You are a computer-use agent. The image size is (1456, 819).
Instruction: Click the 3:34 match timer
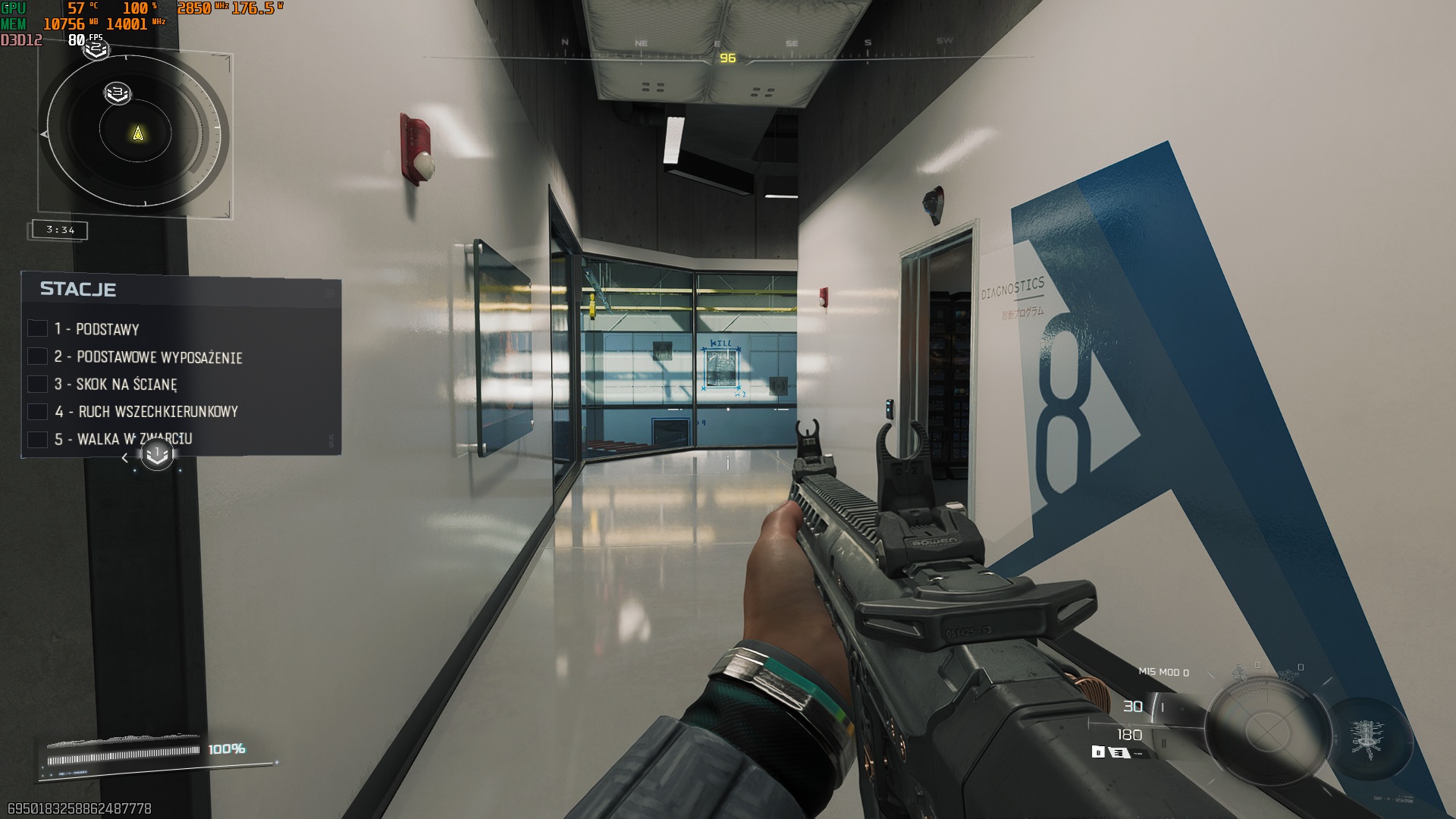(58, 230)
